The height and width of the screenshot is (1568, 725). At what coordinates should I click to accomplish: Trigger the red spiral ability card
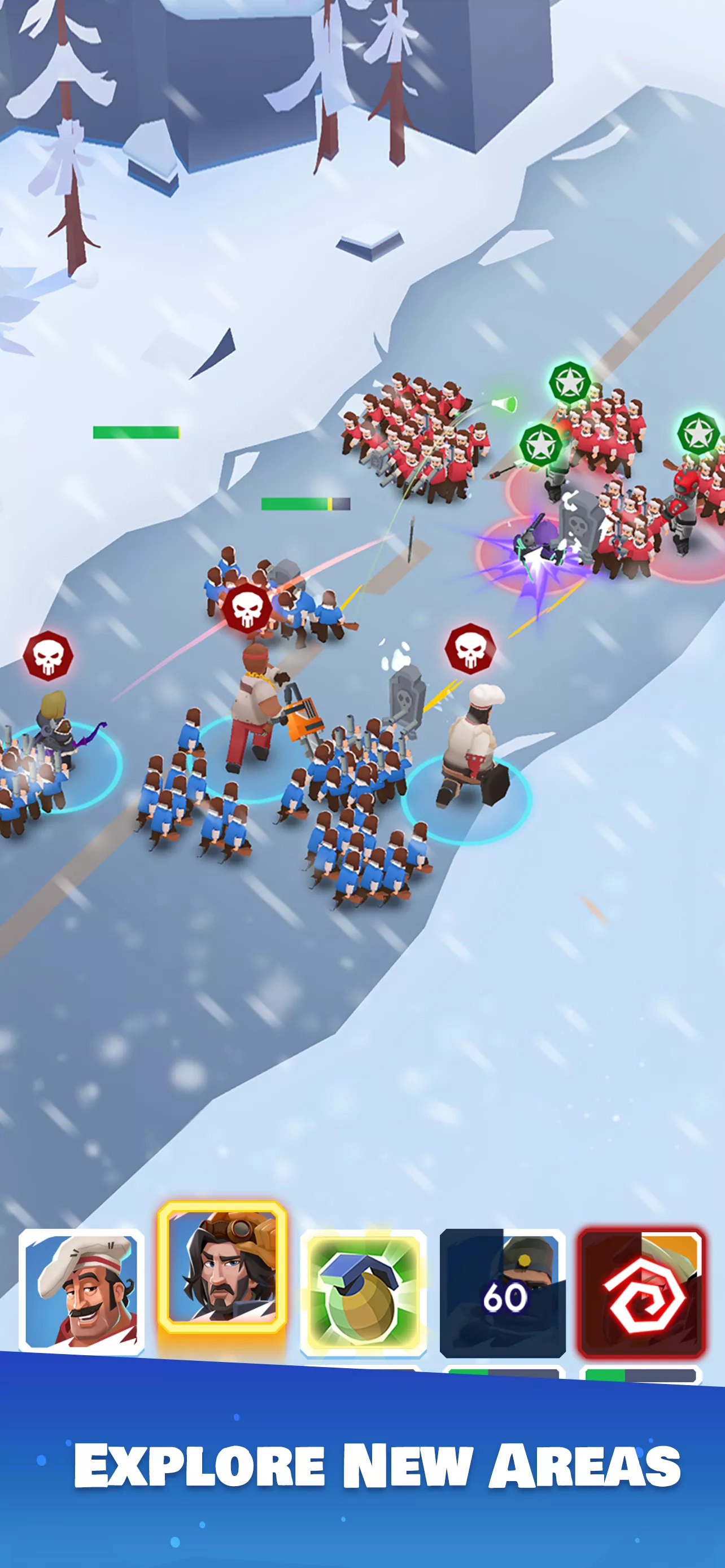(x=641, y=1293)
